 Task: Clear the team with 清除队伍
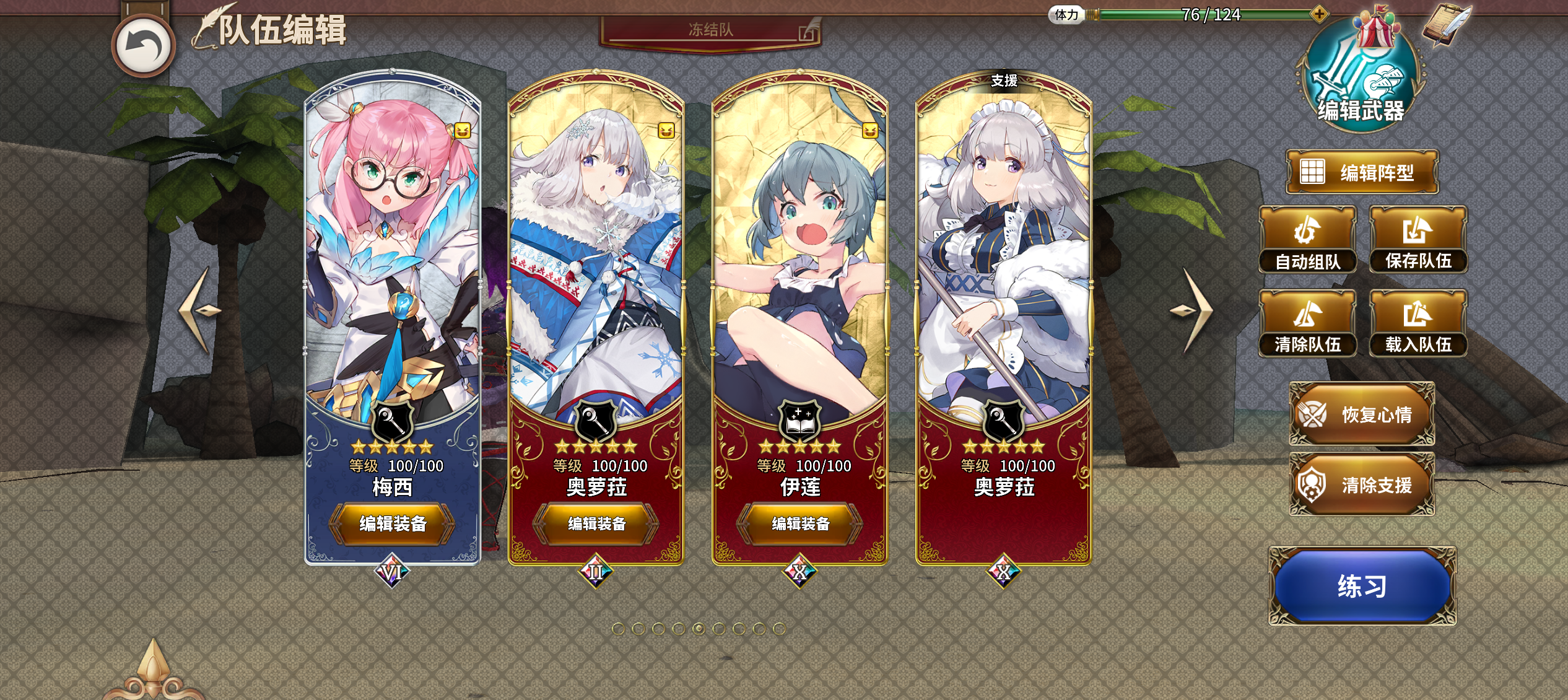(x=1307, y=323)
